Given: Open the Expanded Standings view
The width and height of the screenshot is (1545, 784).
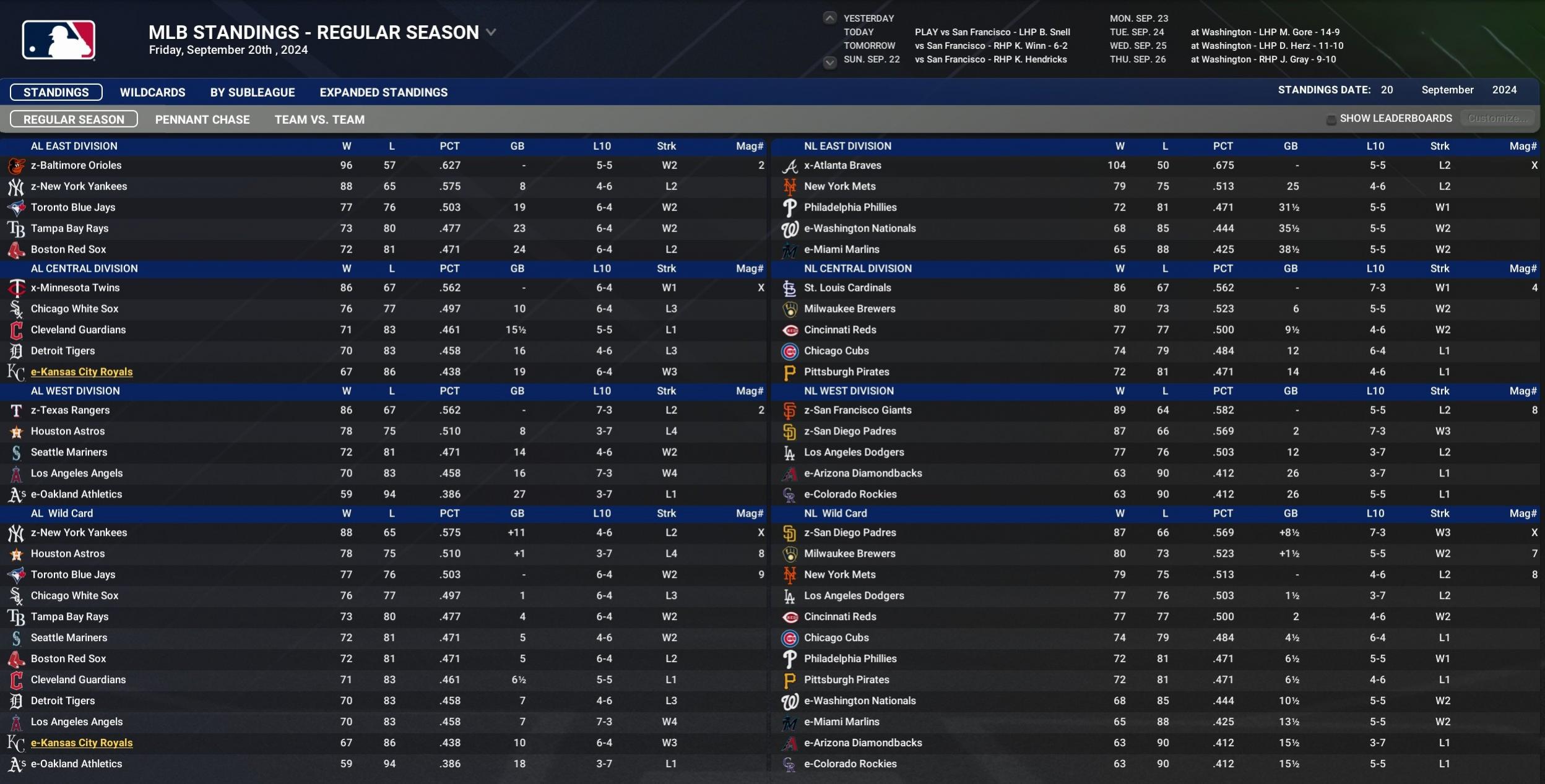Looking at the screenshot, I should (383, 92).
